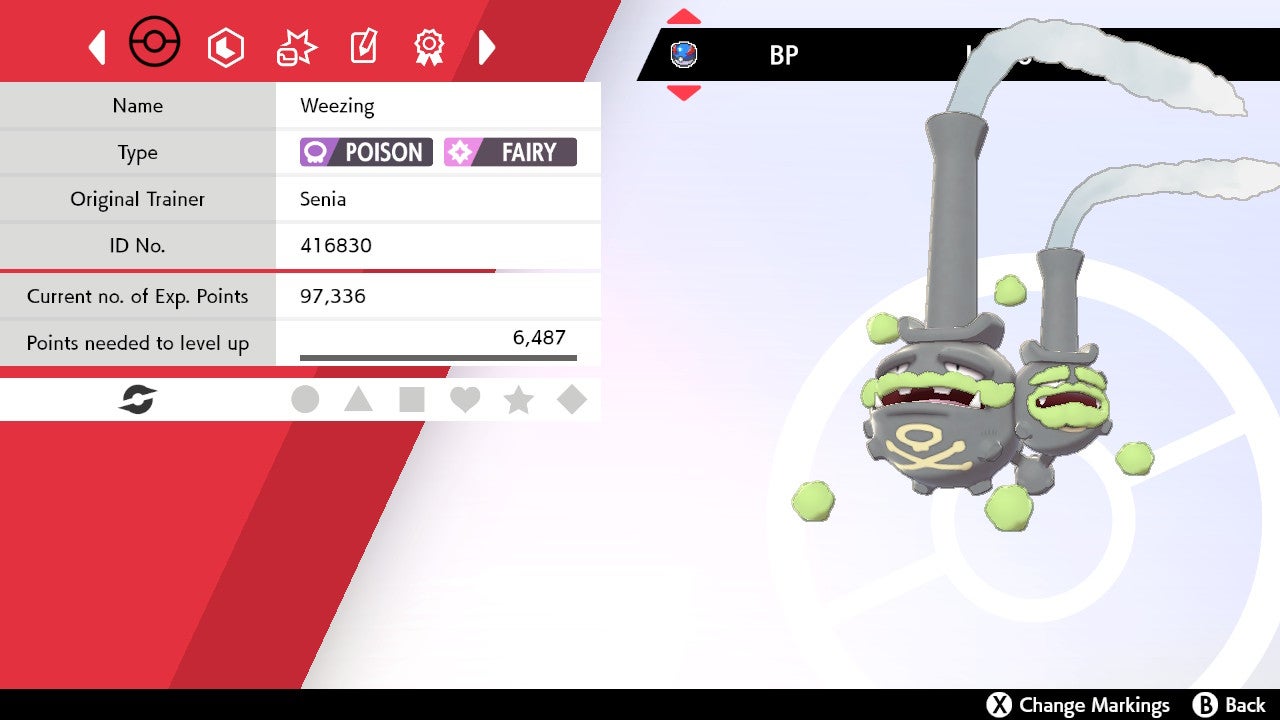1280x720 pixels.
Task: Select the hexagonal trained stats icon
Action: [x=226, y=46]
